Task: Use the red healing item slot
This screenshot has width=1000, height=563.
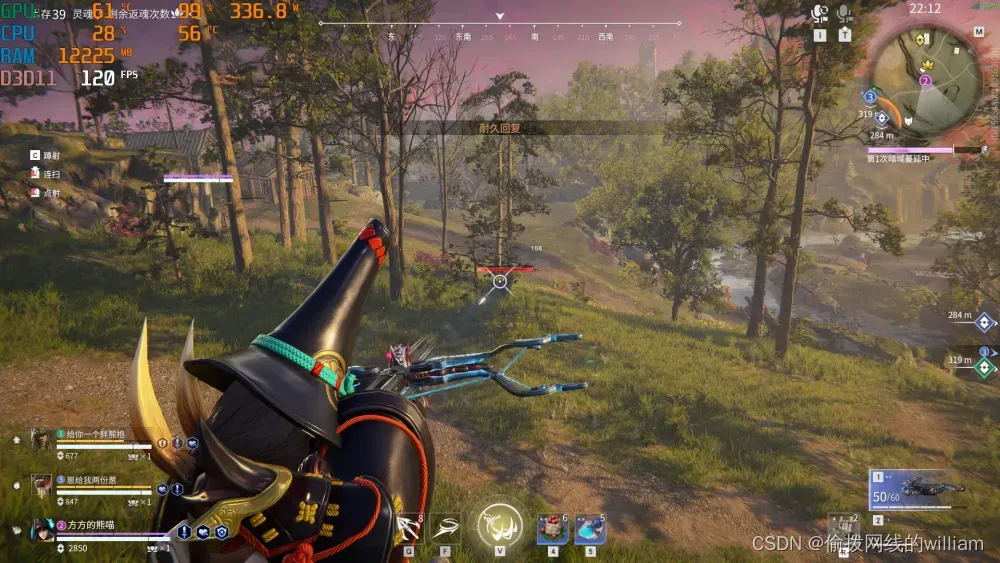Action: pyautogui.click(x=553, y=528)
